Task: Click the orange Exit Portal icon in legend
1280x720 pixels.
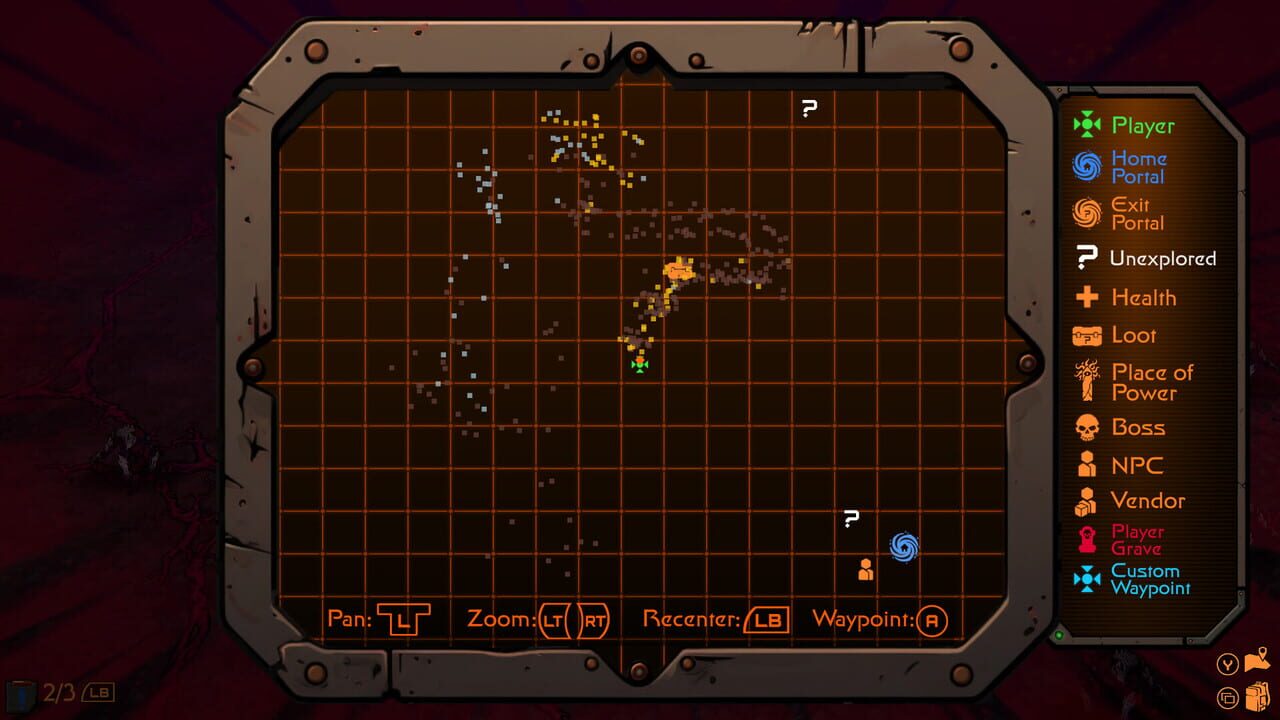Action: click(x=1087, y=213)
